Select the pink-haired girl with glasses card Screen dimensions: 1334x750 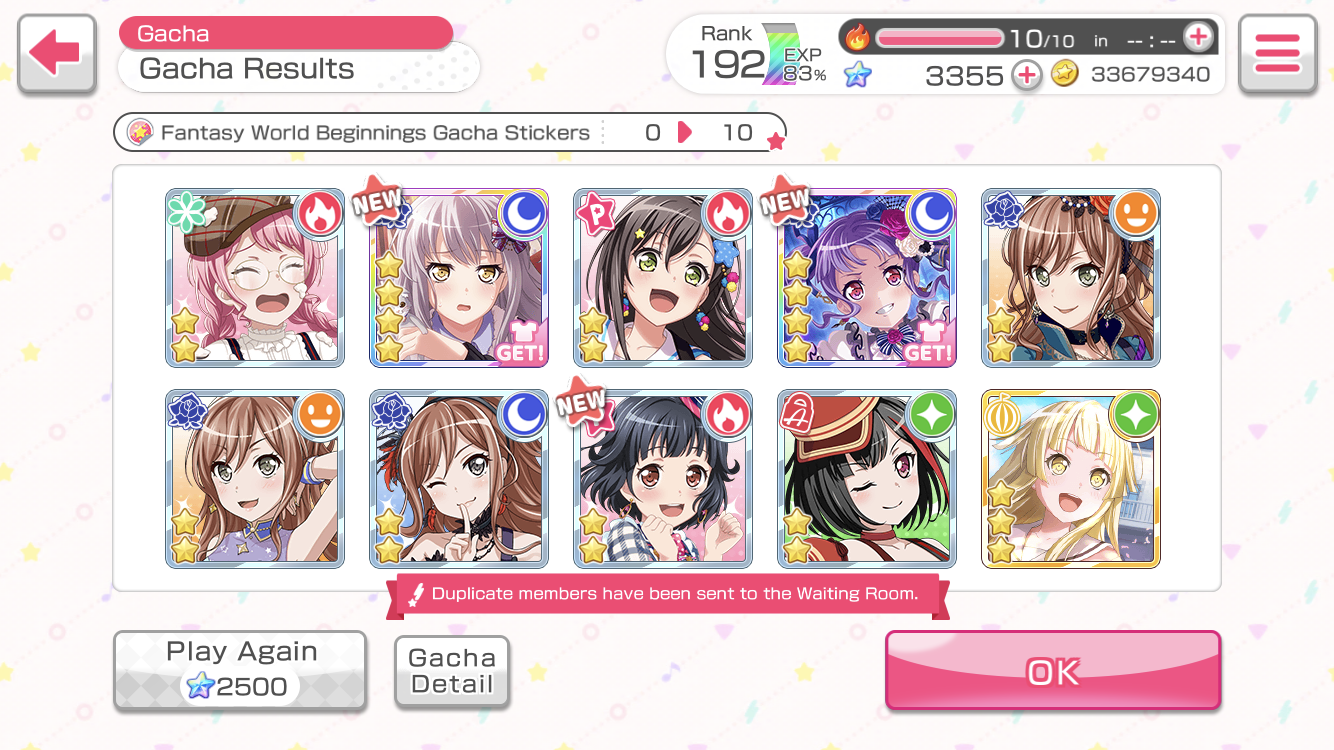point(255,278)
